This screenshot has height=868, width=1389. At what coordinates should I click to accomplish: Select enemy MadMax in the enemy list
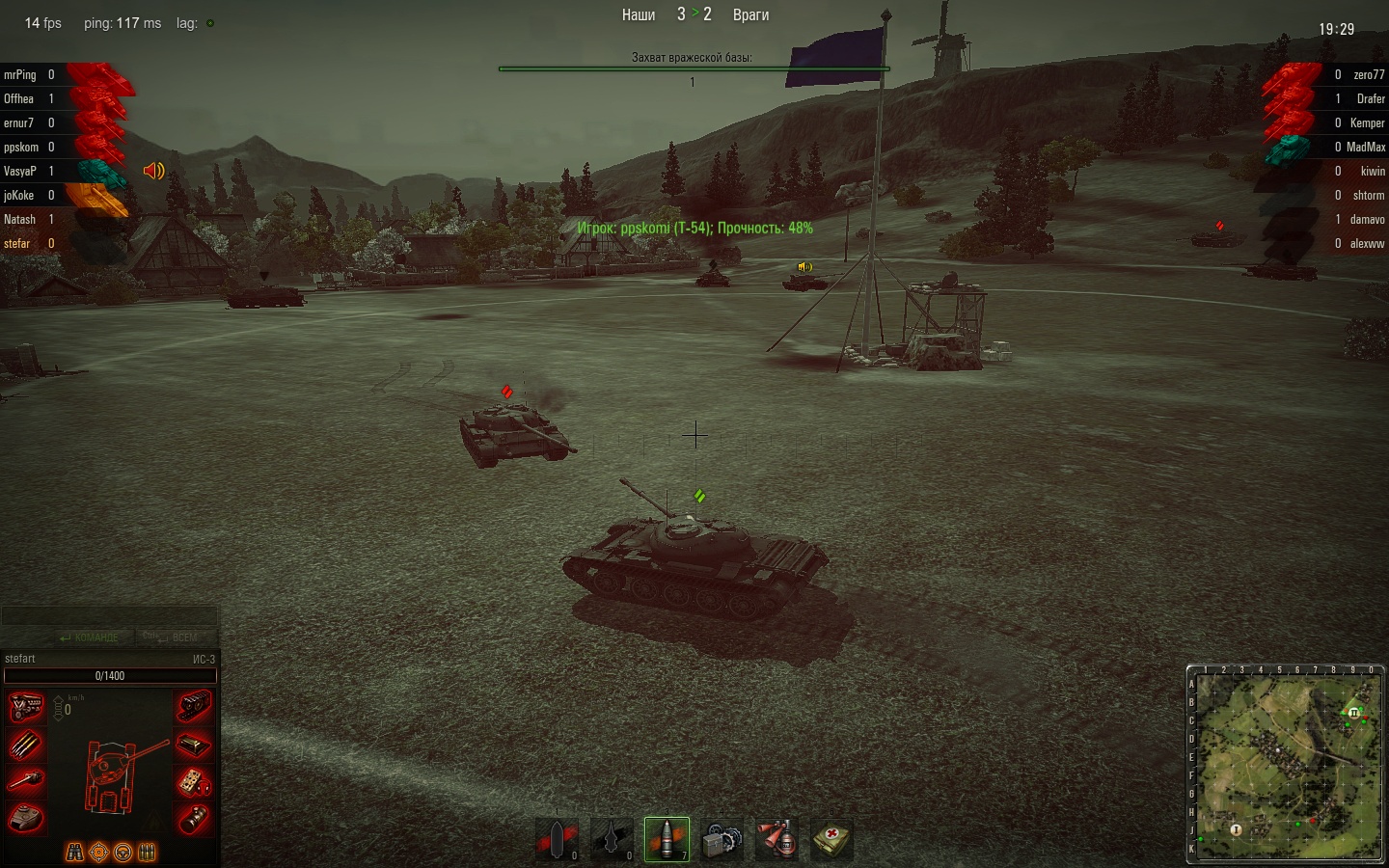(x=1365, y=147)
